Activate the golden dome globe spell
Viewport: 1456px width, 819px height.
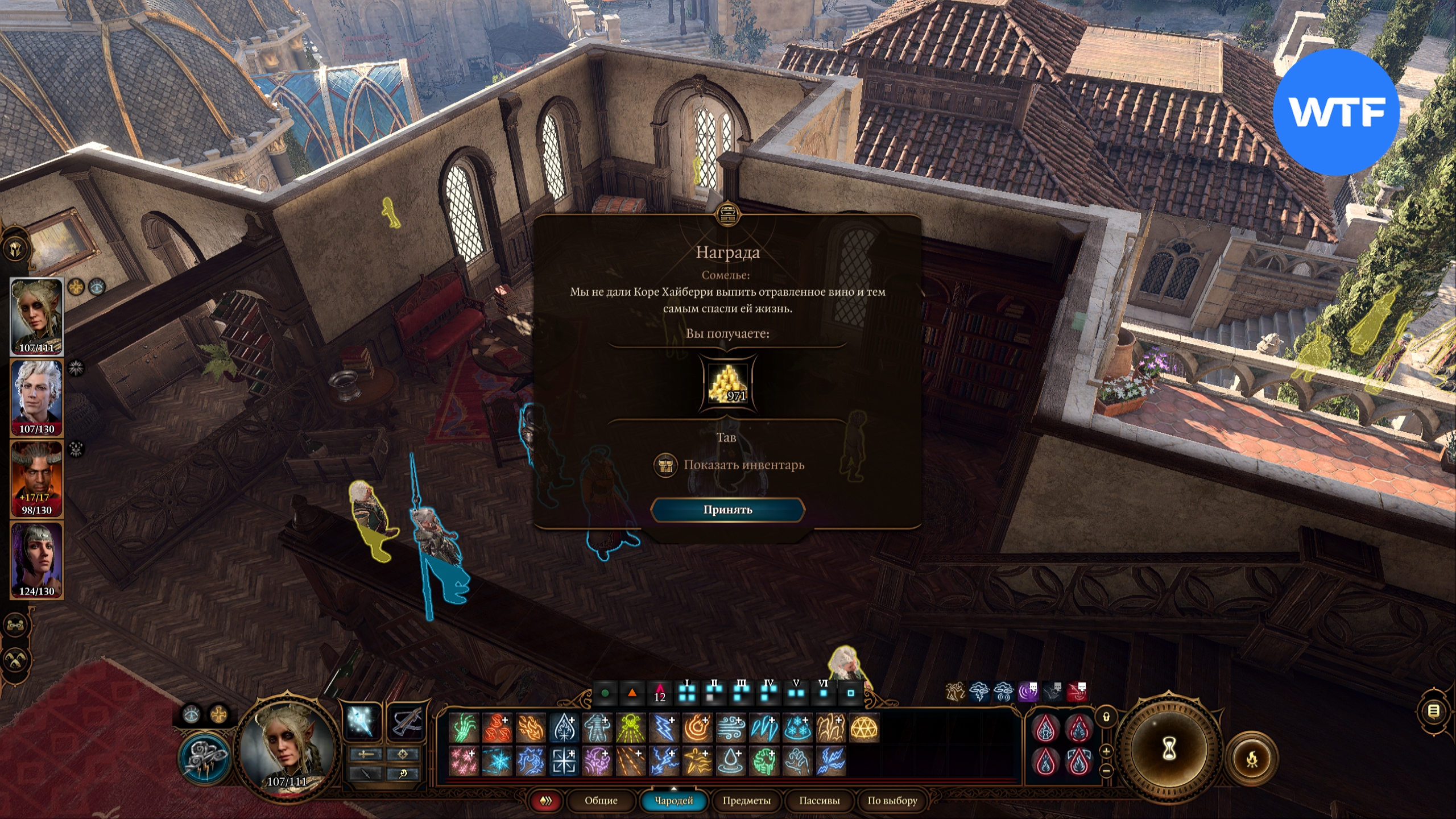(x=864, y=728)
